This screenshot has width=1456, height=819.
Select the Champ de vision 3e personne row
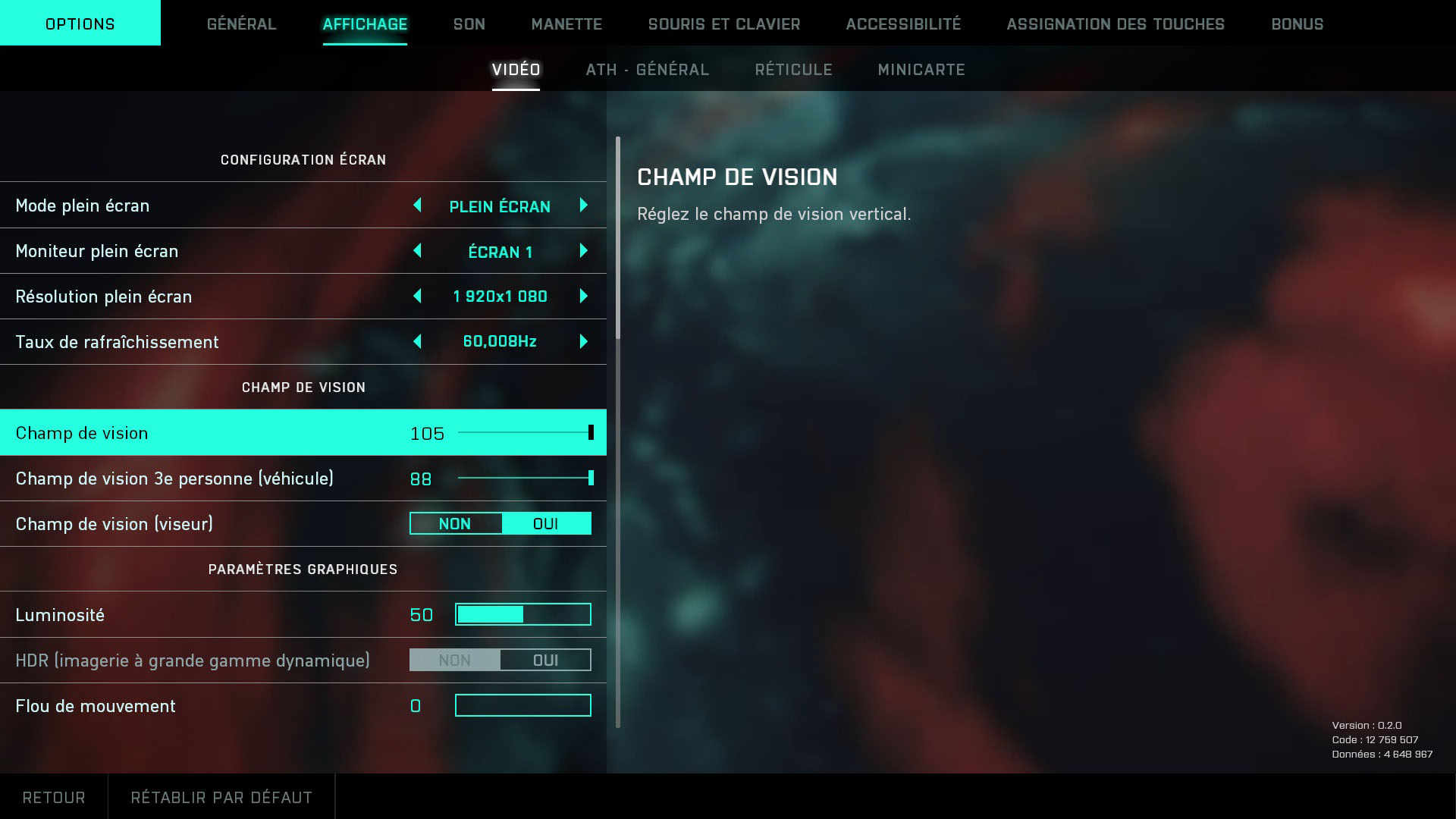(x=303, y=479)
